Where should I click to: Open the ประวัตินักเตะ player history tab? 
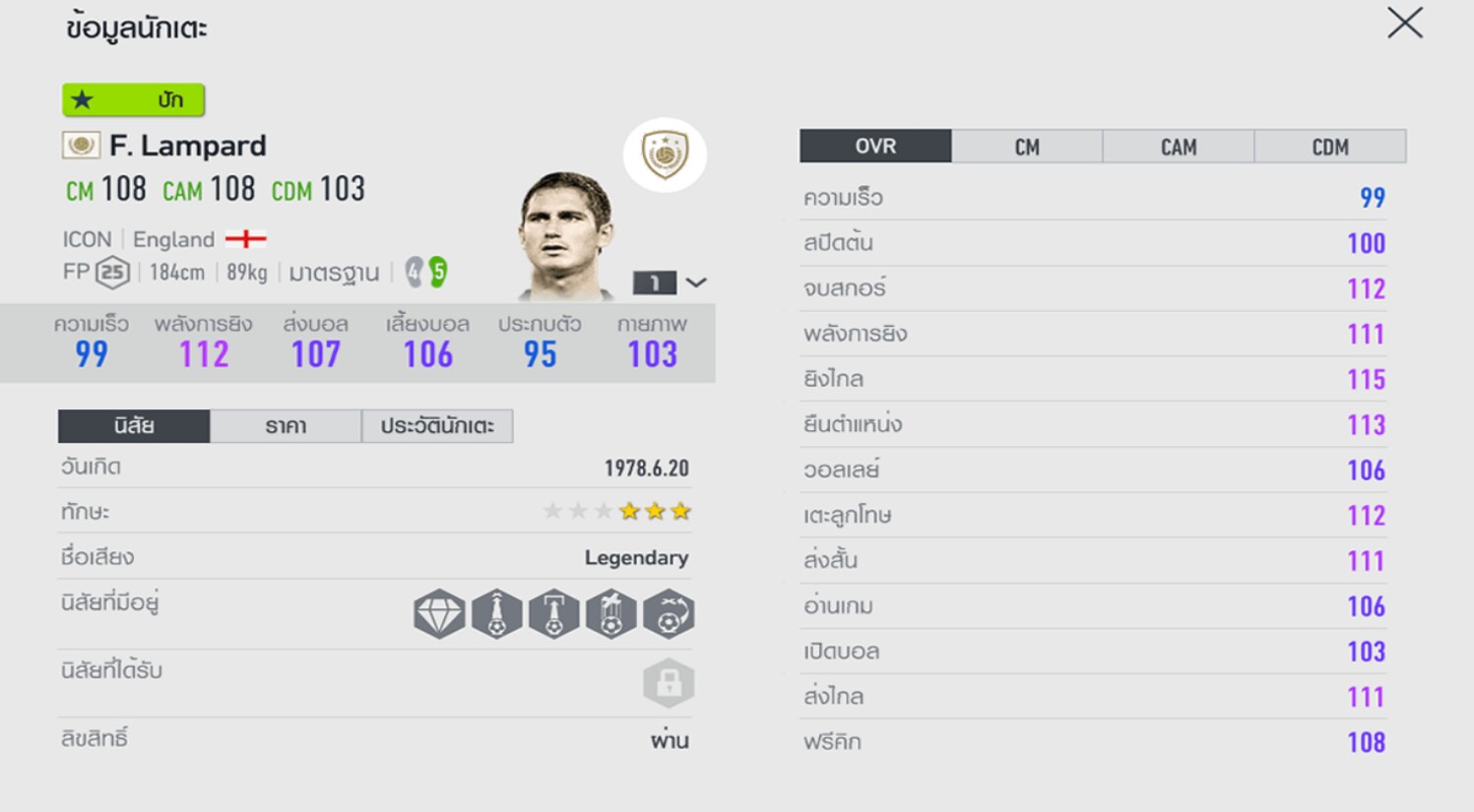click(437, 426)
